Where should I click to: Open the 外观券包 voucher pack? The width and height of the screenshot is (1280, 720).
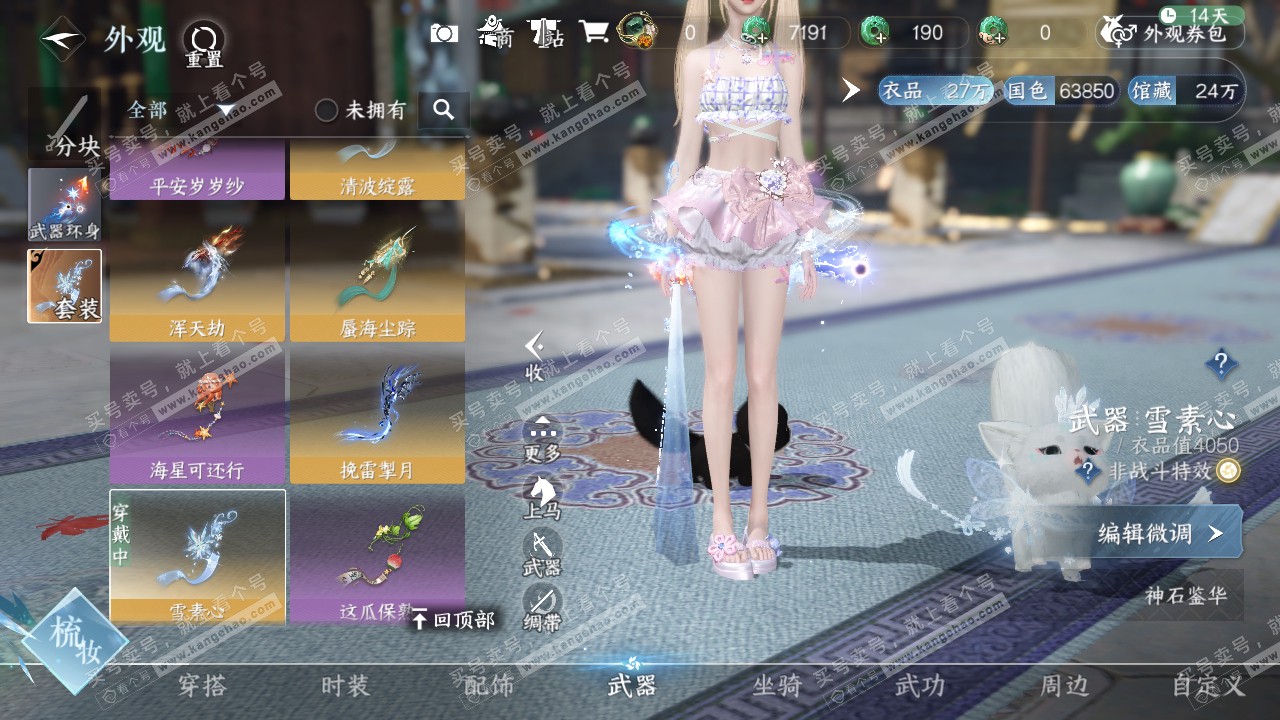coord(1172,33)
